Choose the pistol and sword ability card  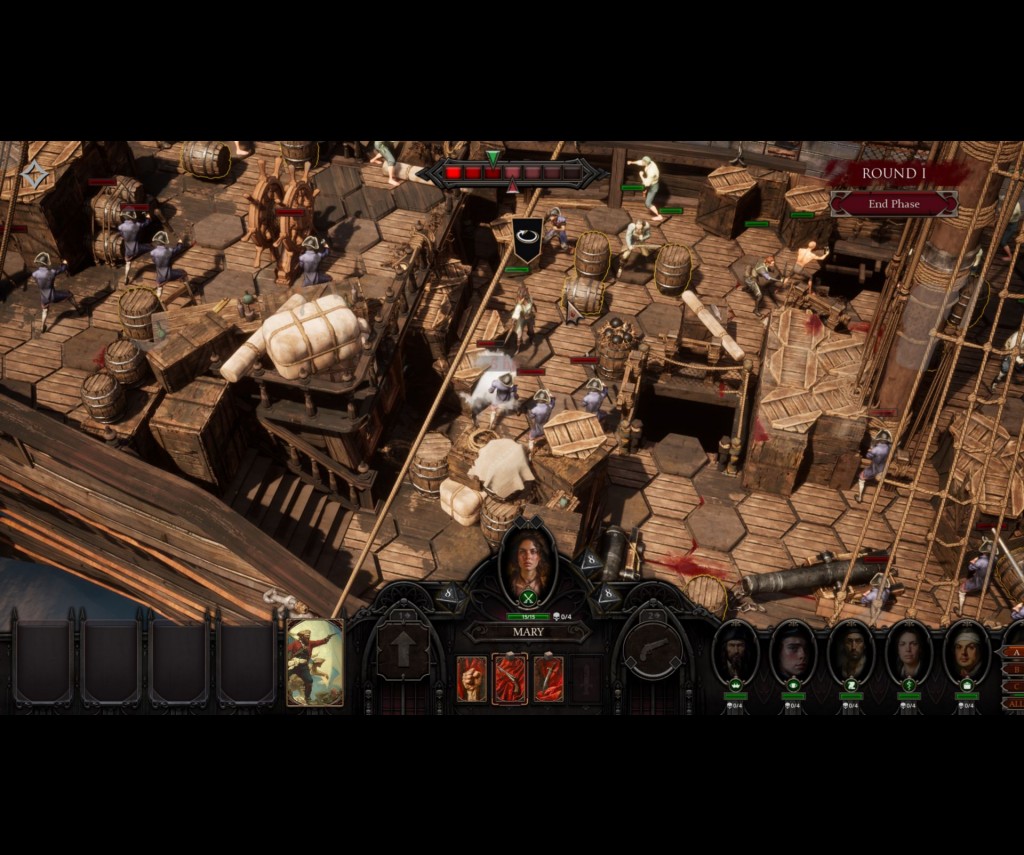510,679
